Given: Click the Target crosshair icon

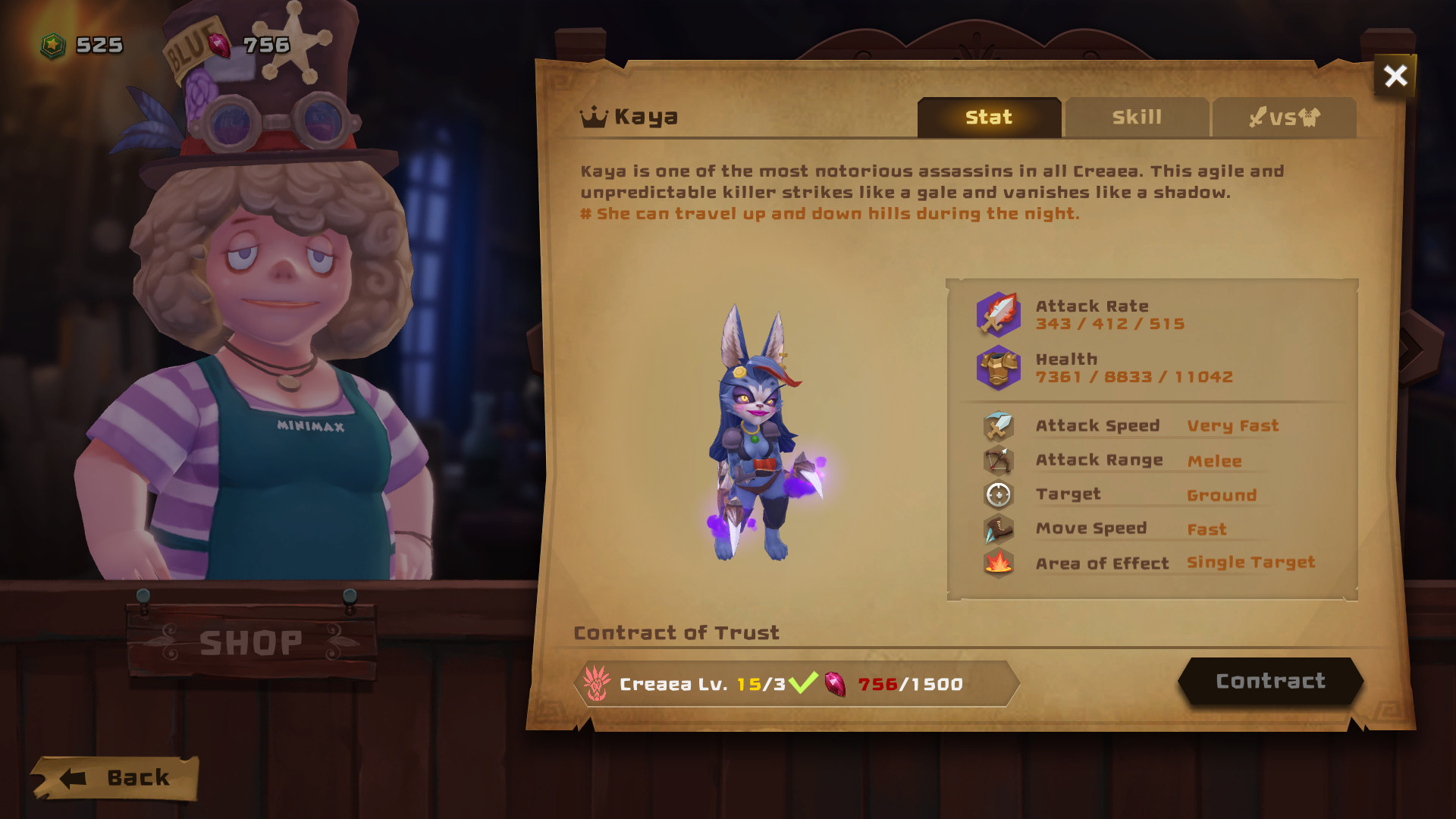Looking at the screenshot, I should tap(998, 494).
